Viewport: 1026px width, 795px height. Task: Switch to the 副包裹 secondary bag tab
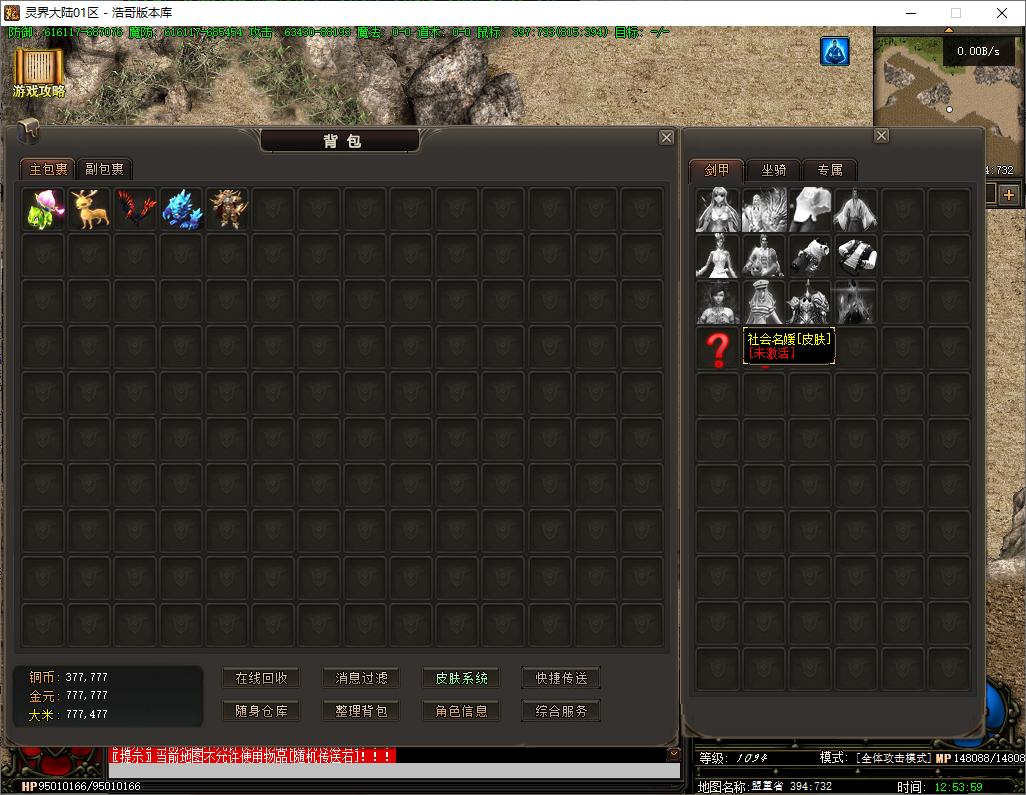pyautogui.click(x=104, y=169)
